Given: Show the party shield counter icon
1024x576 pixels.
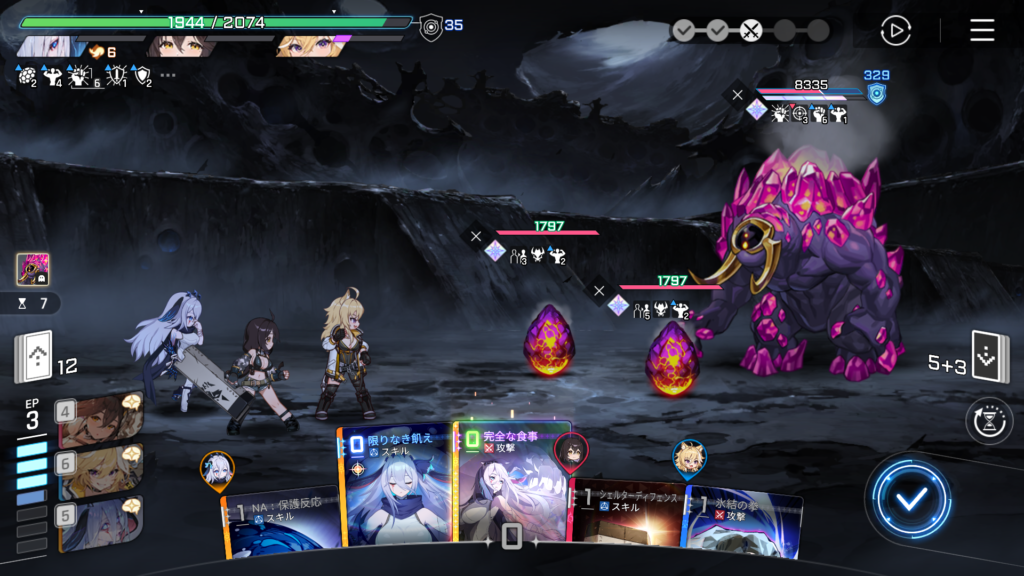Looking at the screenshot, I should tap(431, 25).
